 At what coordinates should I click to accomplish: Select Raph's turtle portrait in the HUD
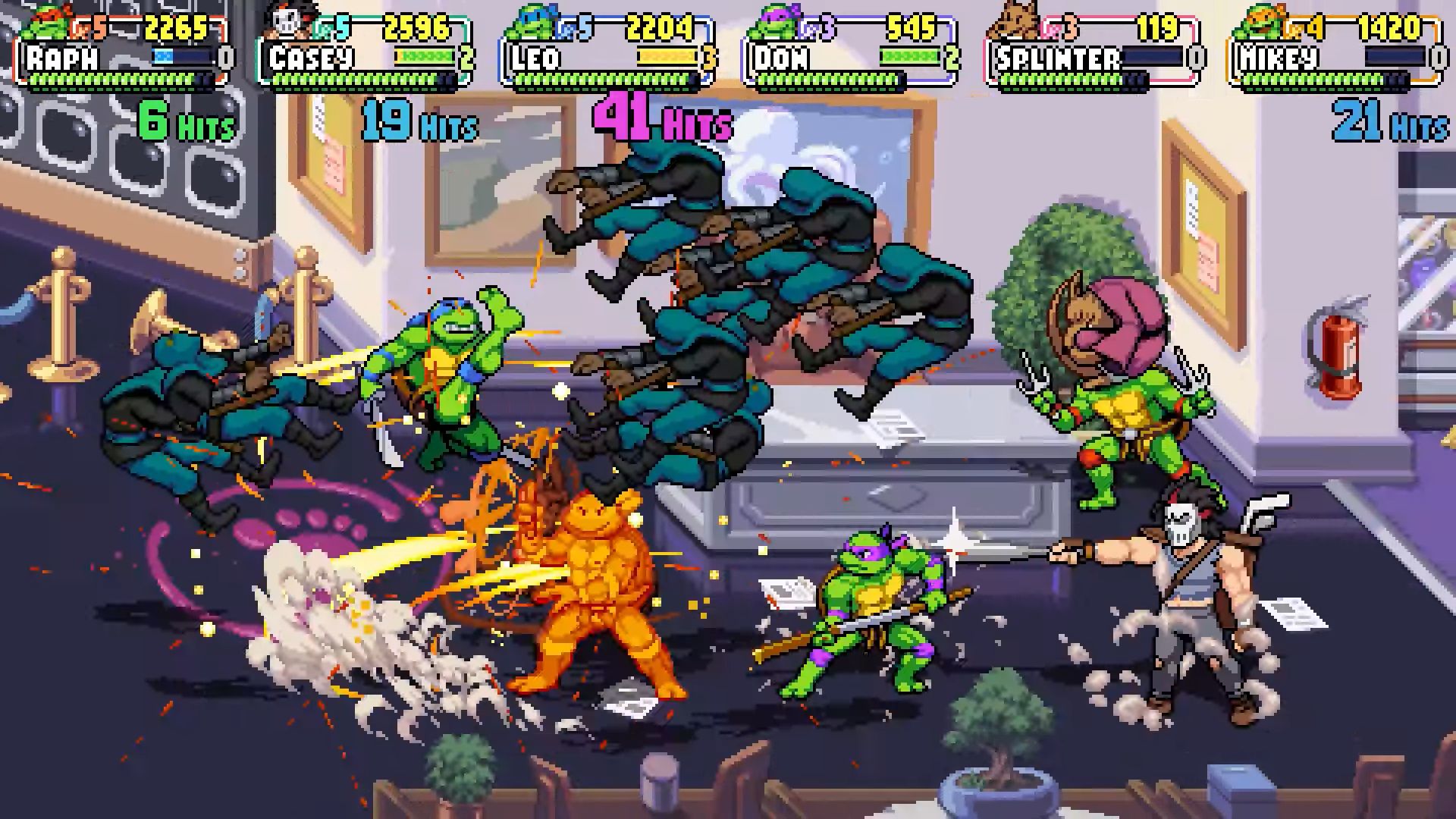point(47,24)
